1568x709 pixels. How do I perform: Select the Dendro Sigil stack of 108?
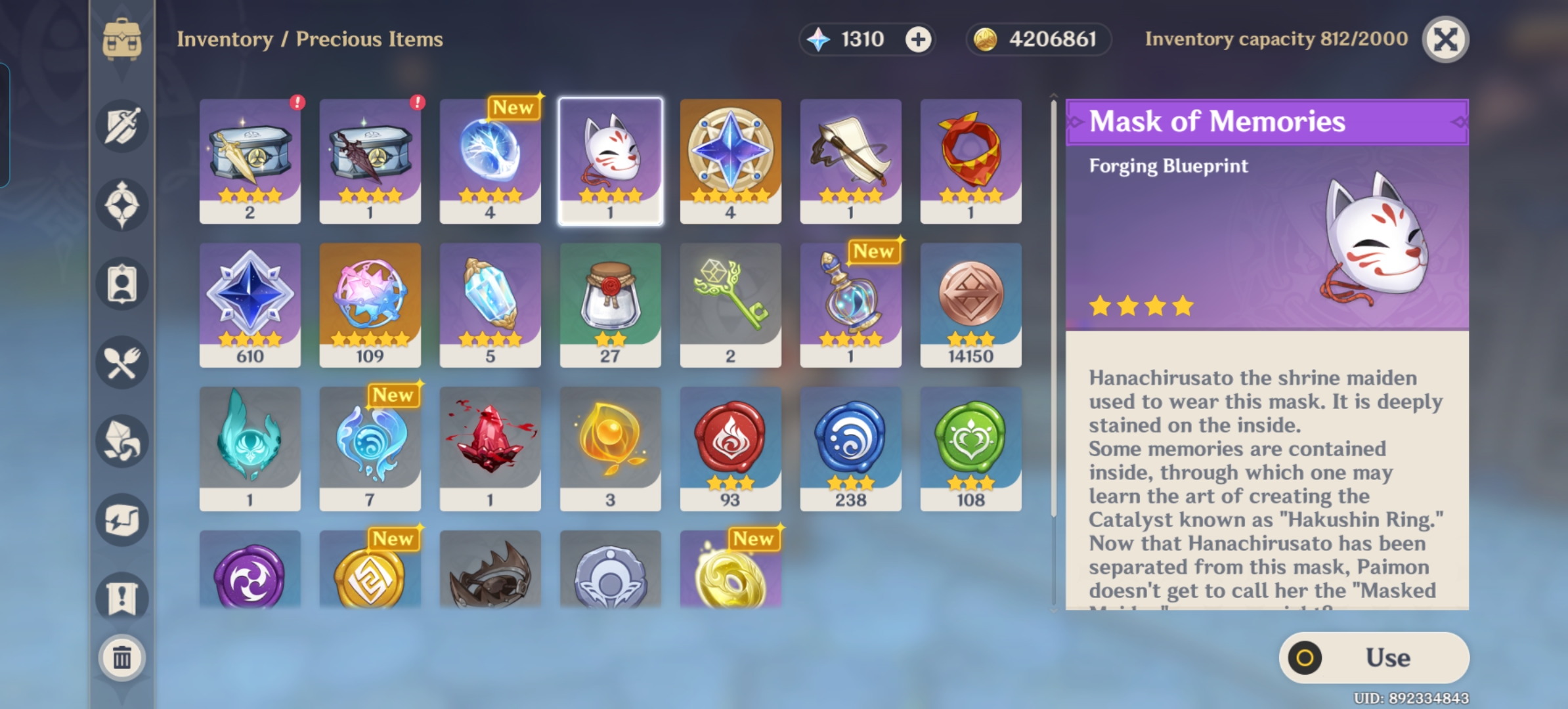pyautogui.click(x=971, y=448)
